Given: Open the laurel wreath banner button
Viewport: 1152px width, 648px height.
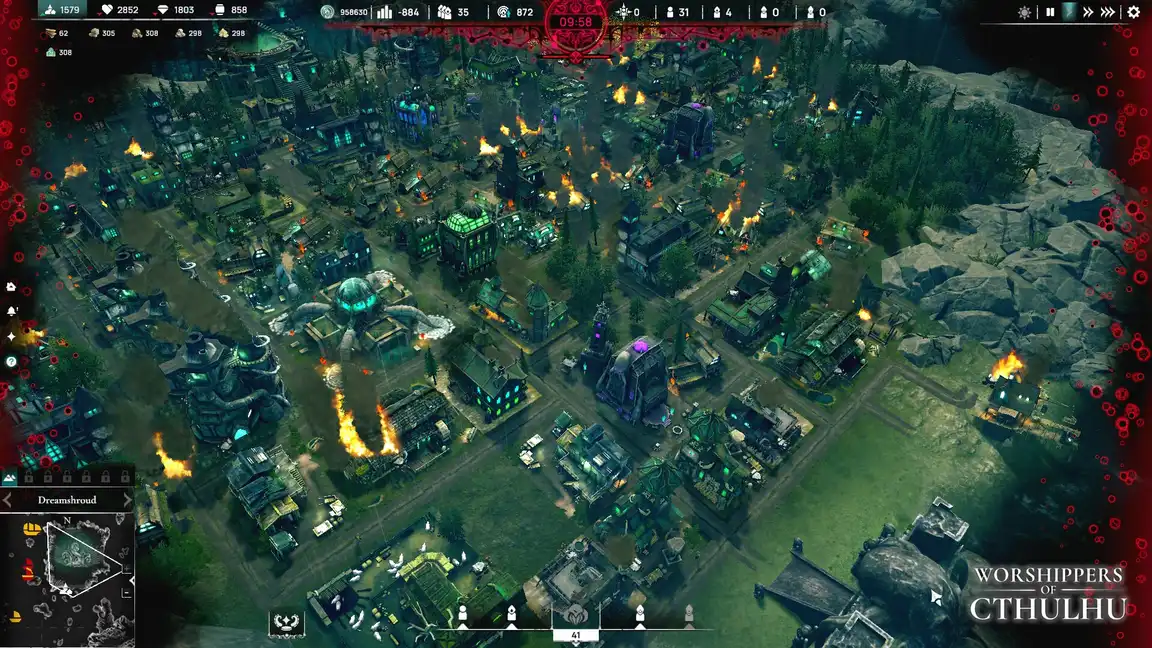Looking at the screenshot, I should (286, 624).
